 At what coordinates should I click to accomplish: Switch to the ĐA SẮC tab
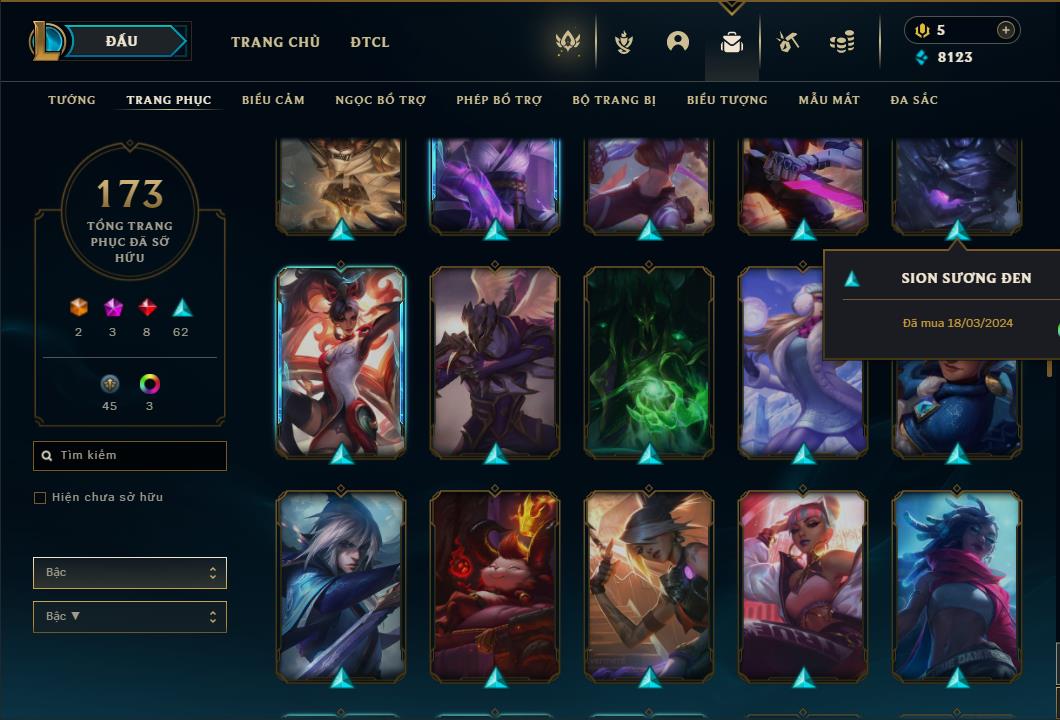[x=914, y=100]
